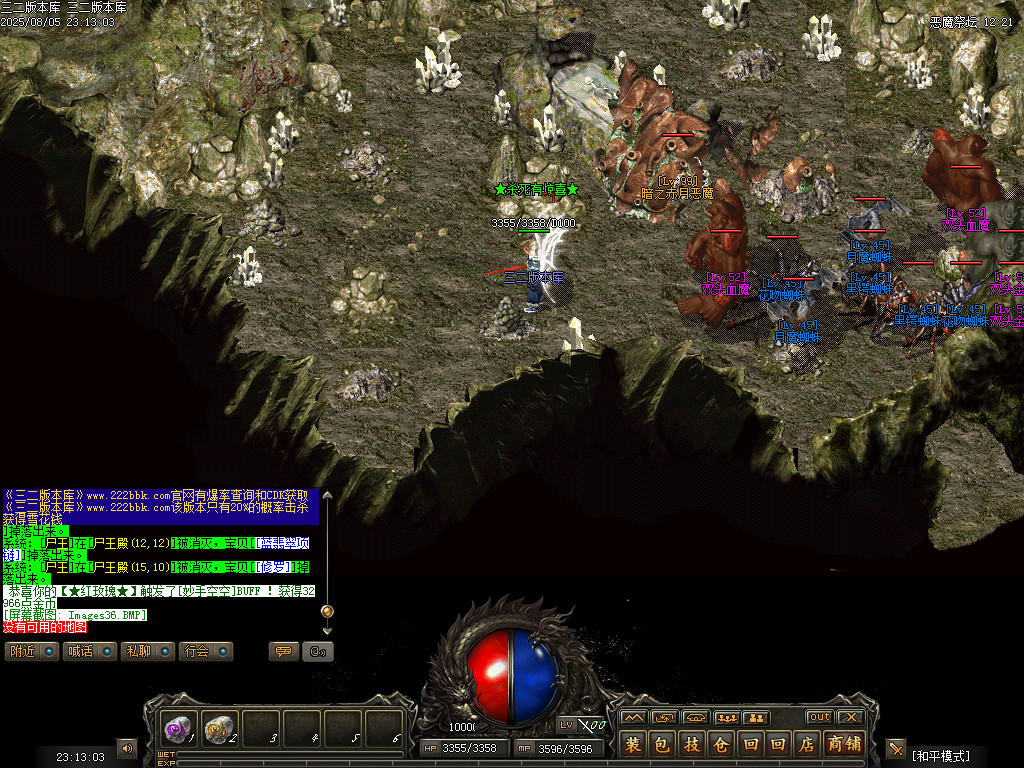Use the purple scroll in hotbar slot 1

[179, 731]
